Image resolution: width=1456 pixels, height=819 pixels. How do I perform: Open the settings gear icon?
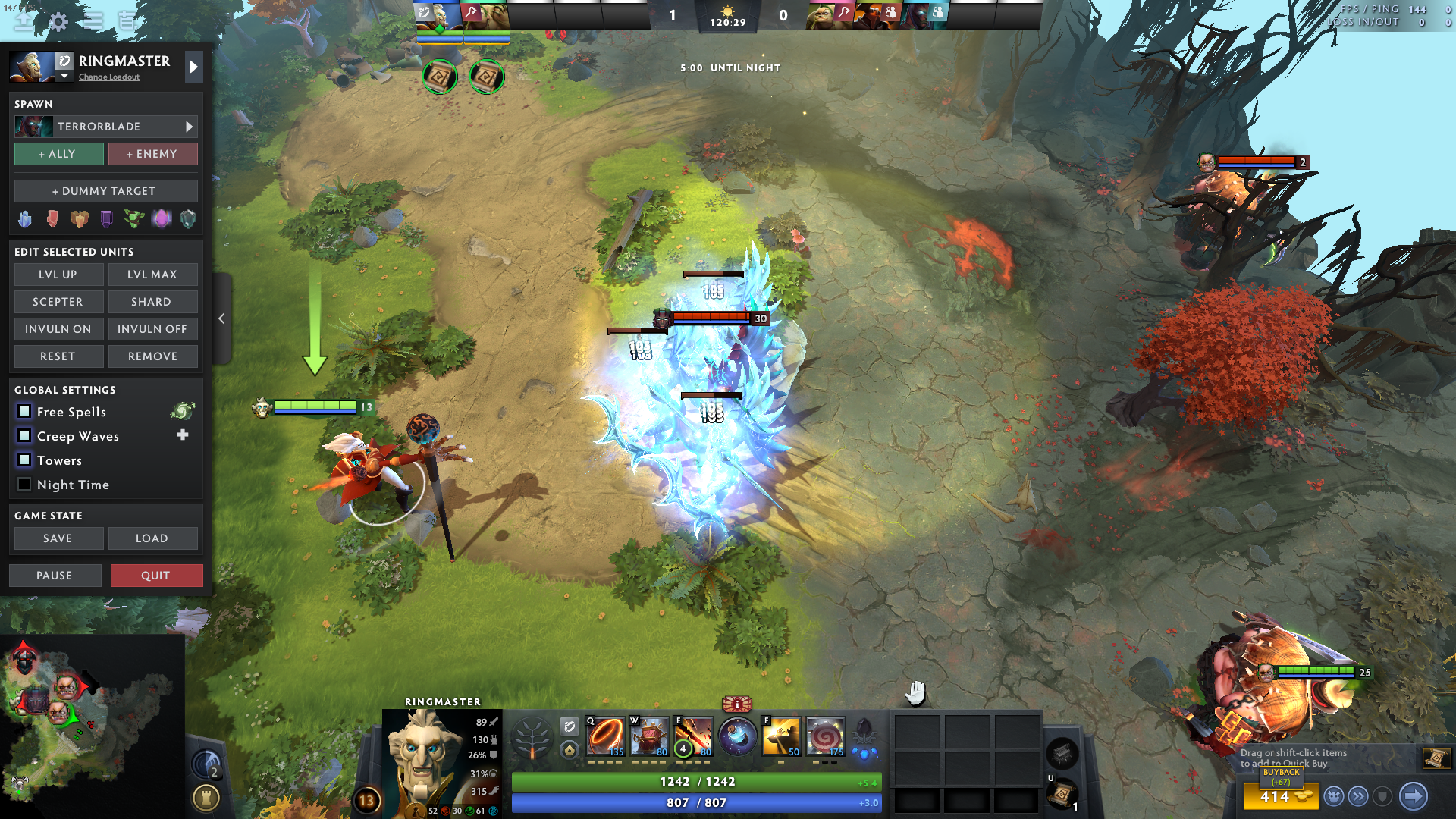[58, 21]
